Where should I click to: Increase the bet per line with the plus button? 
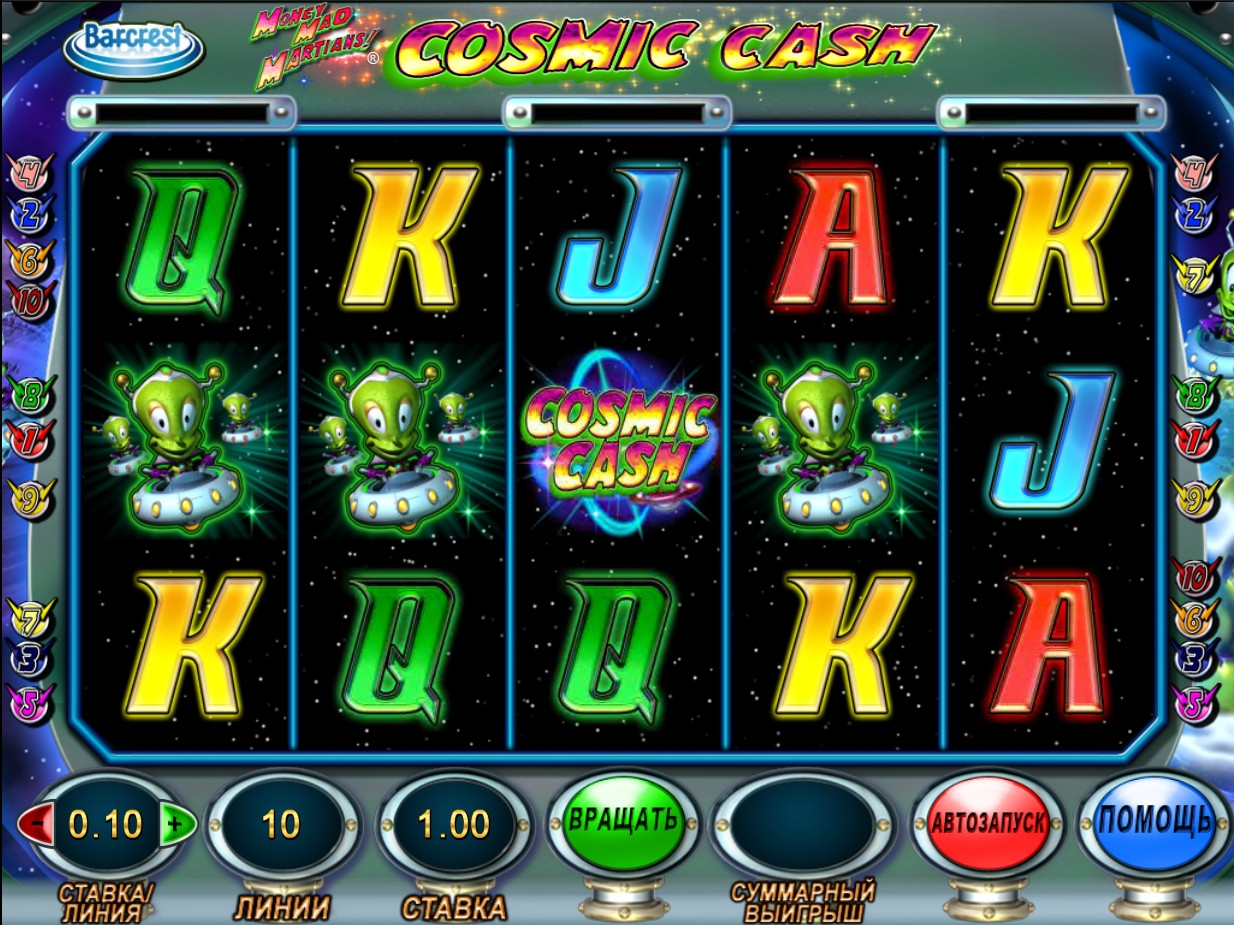pos(176,825)
